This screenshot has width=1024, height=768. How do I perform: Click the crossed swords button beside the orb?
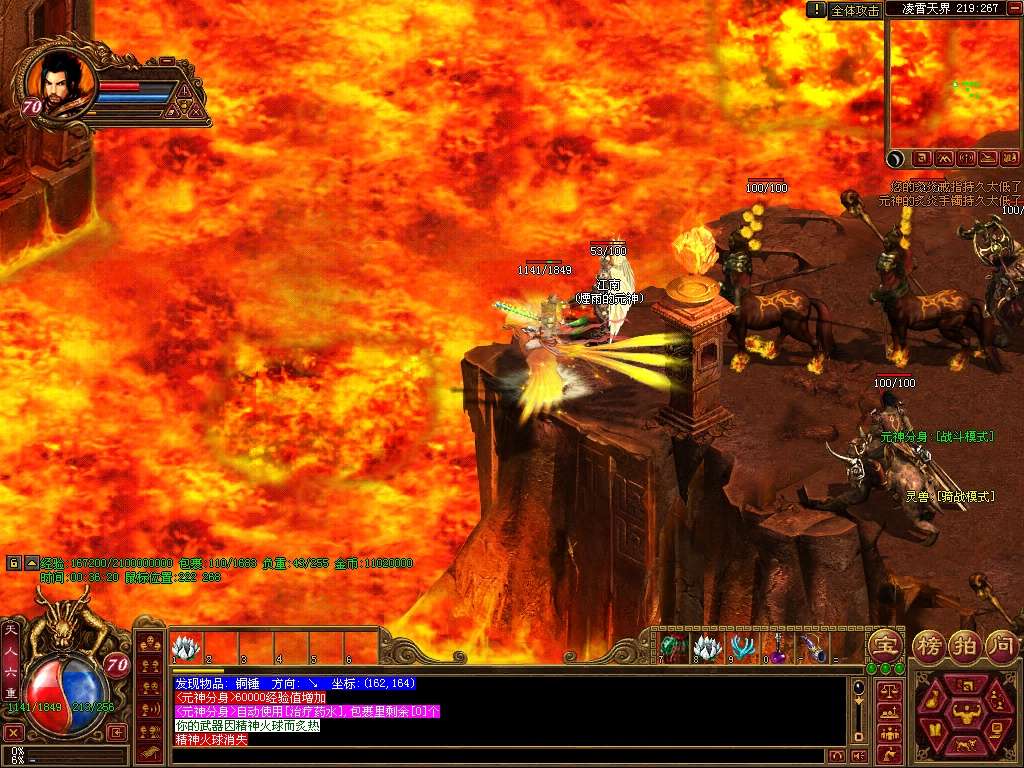[14, 733]
